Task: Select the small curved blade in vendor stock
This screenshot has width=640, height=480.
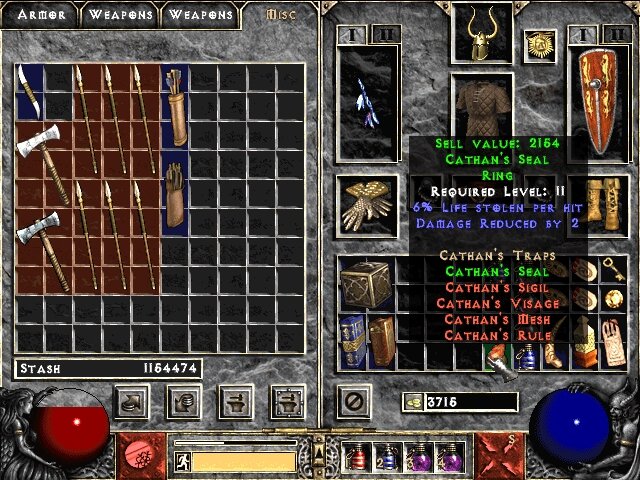Action: coord(28,92)
